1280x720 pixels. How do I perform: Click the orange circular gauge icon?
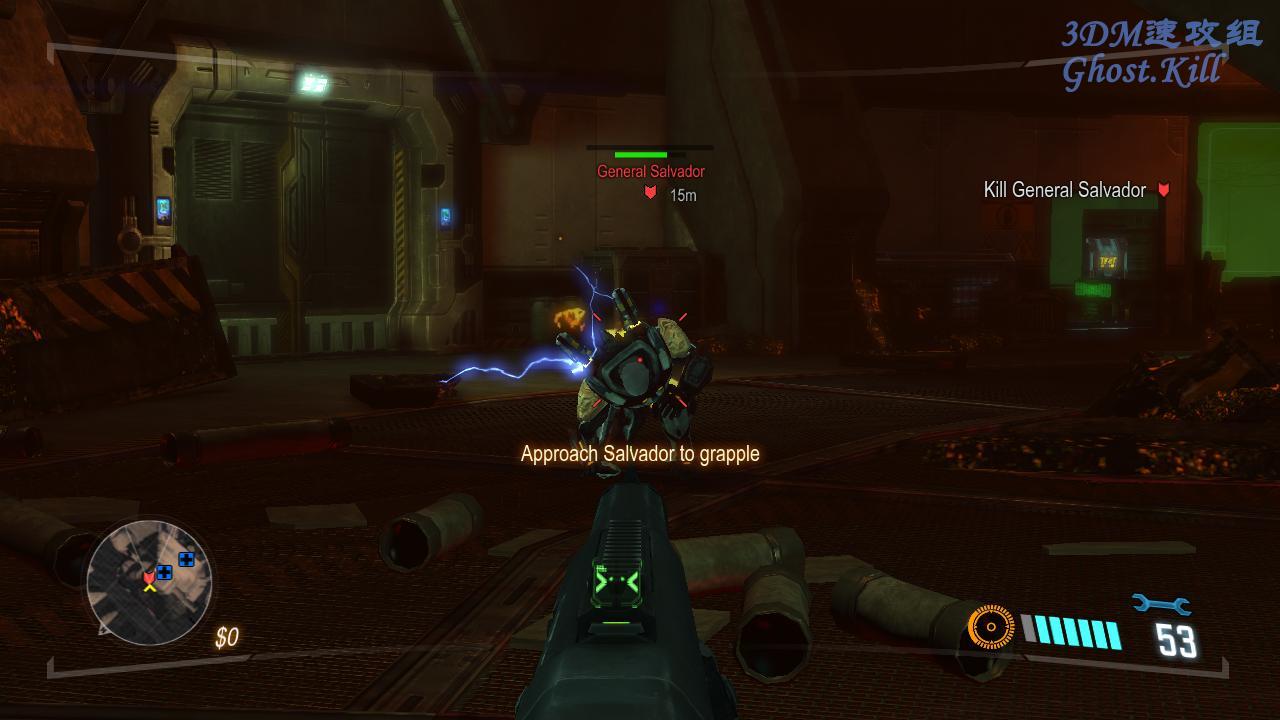point(991,627)
